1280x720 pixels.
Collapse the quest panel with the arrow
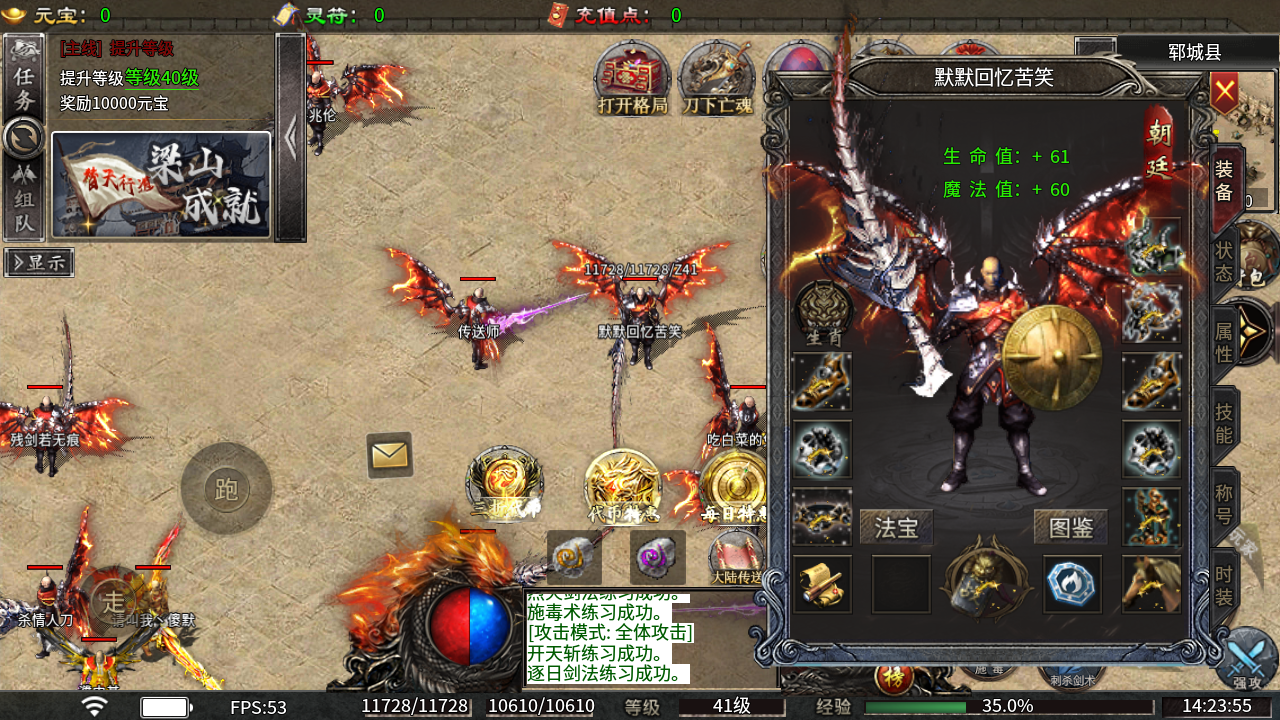coord(290,138)
